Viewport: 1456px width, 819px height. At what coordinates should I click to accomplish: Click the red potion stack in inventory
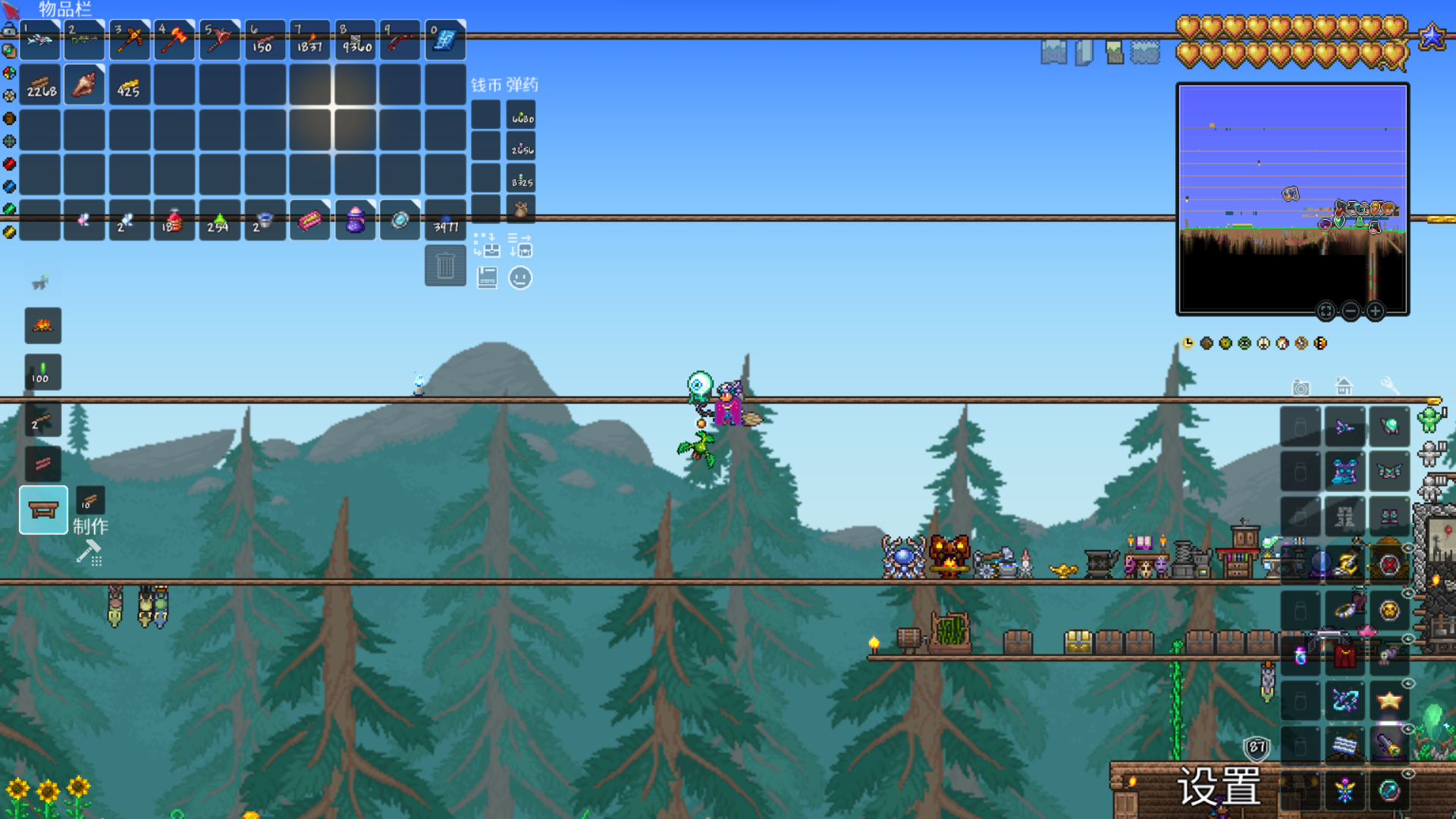pyautogui.click(x=174, y=221)
